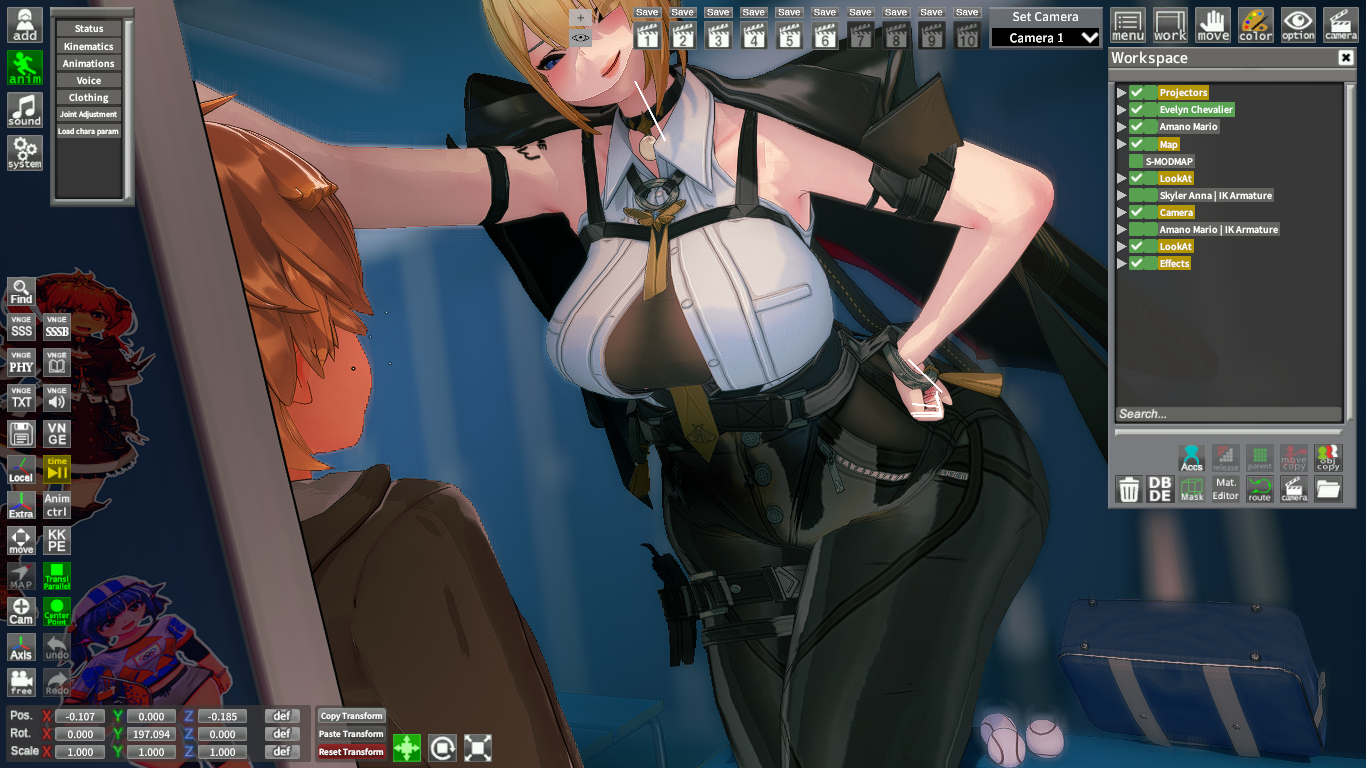Reset Transform of the selected object
Viewport: 1366px width, 768px height.
pos(351,752)
